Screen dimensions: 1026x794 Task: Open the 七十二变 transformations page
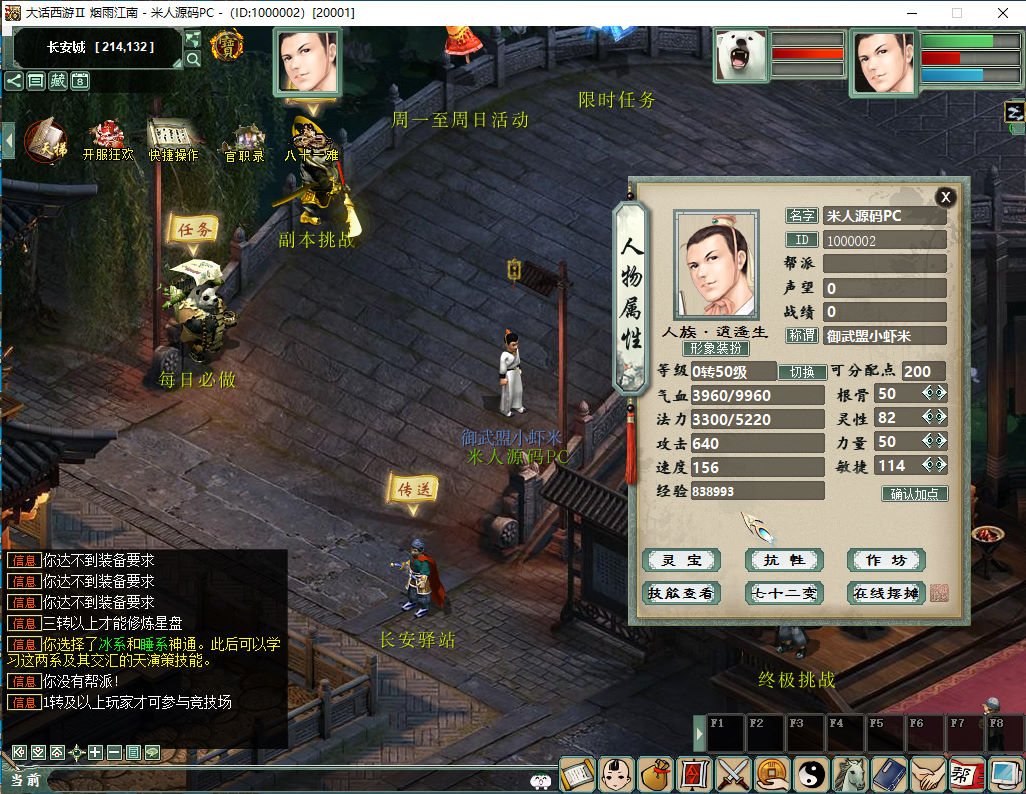coord(784,593)
